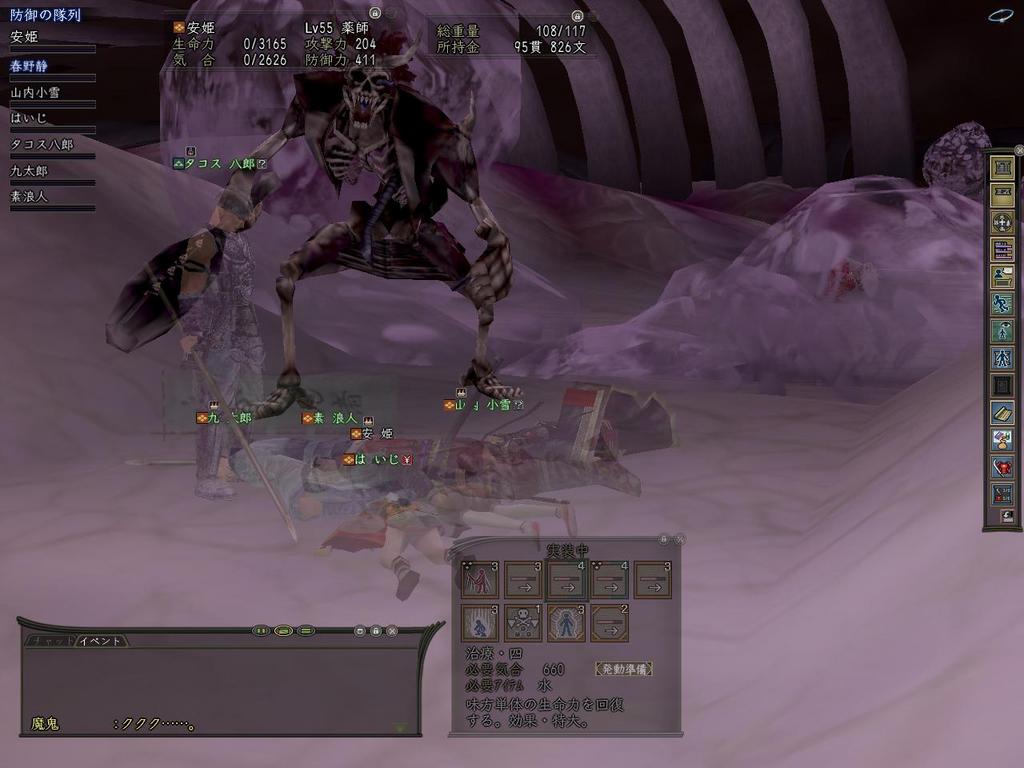
Task: Close the 実装中 skill panel
Action: 679,539
